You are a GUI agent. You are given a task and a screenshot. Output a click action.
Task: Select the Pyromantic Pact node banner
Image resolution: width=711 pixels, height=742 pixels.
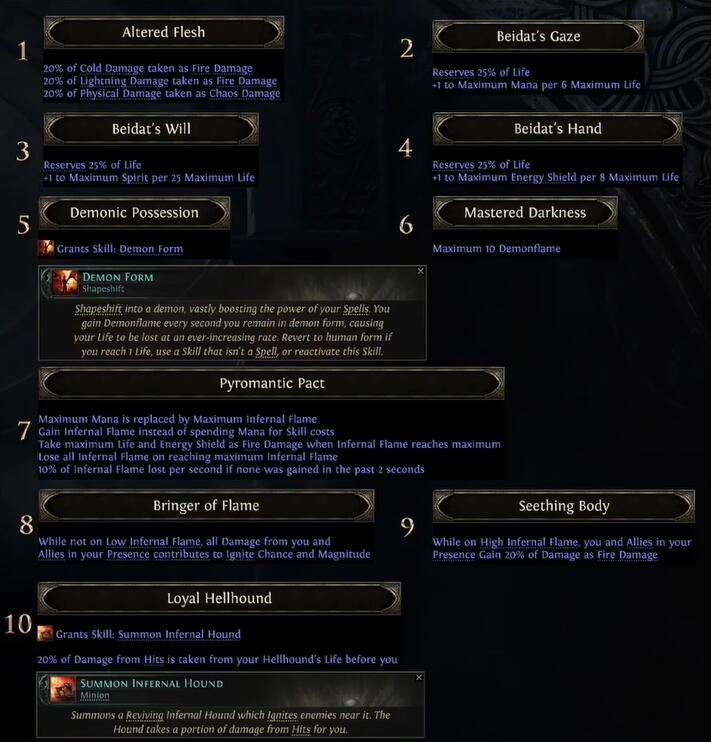click(271, 383)
